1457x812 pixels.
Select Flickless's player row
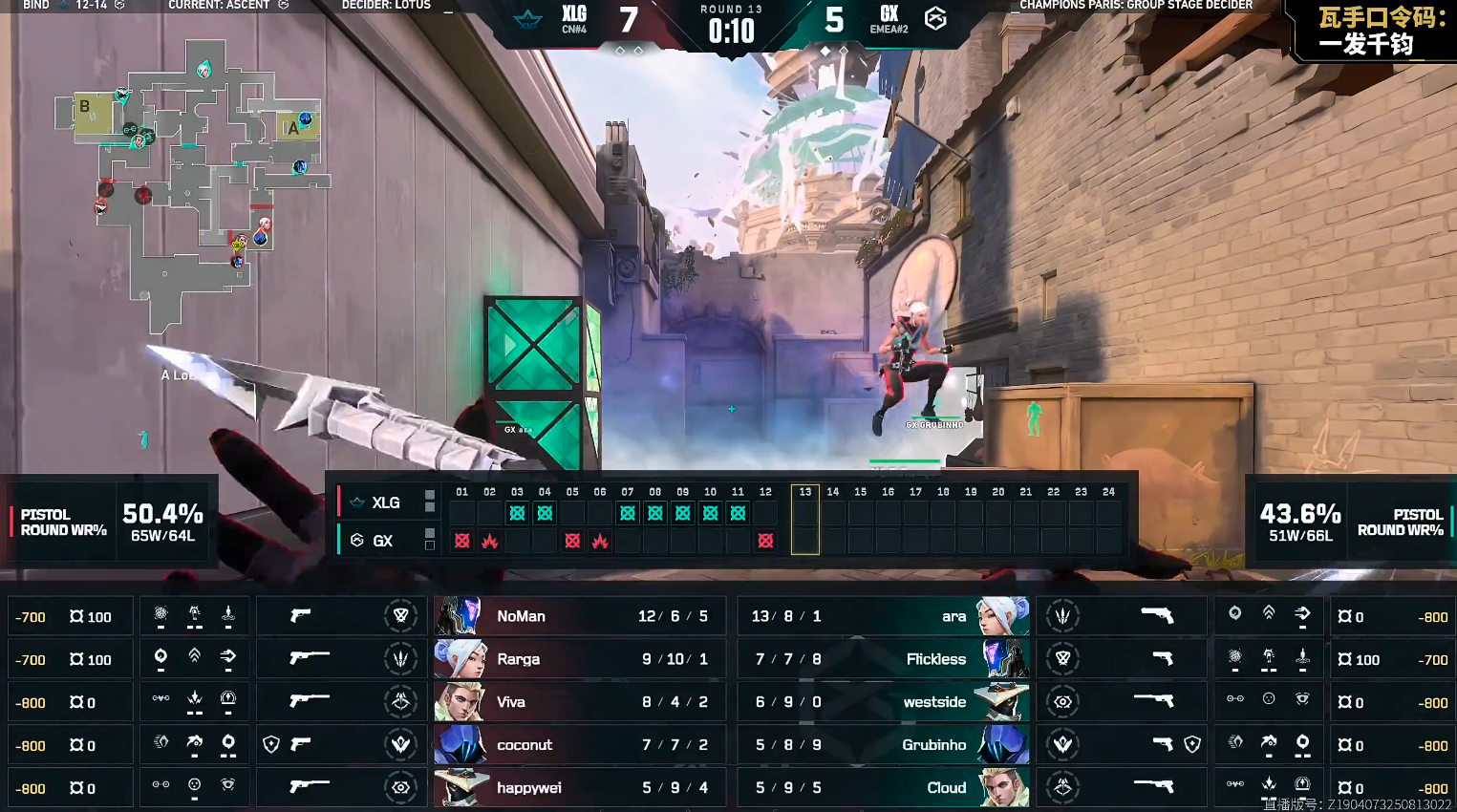pos(883,659)
